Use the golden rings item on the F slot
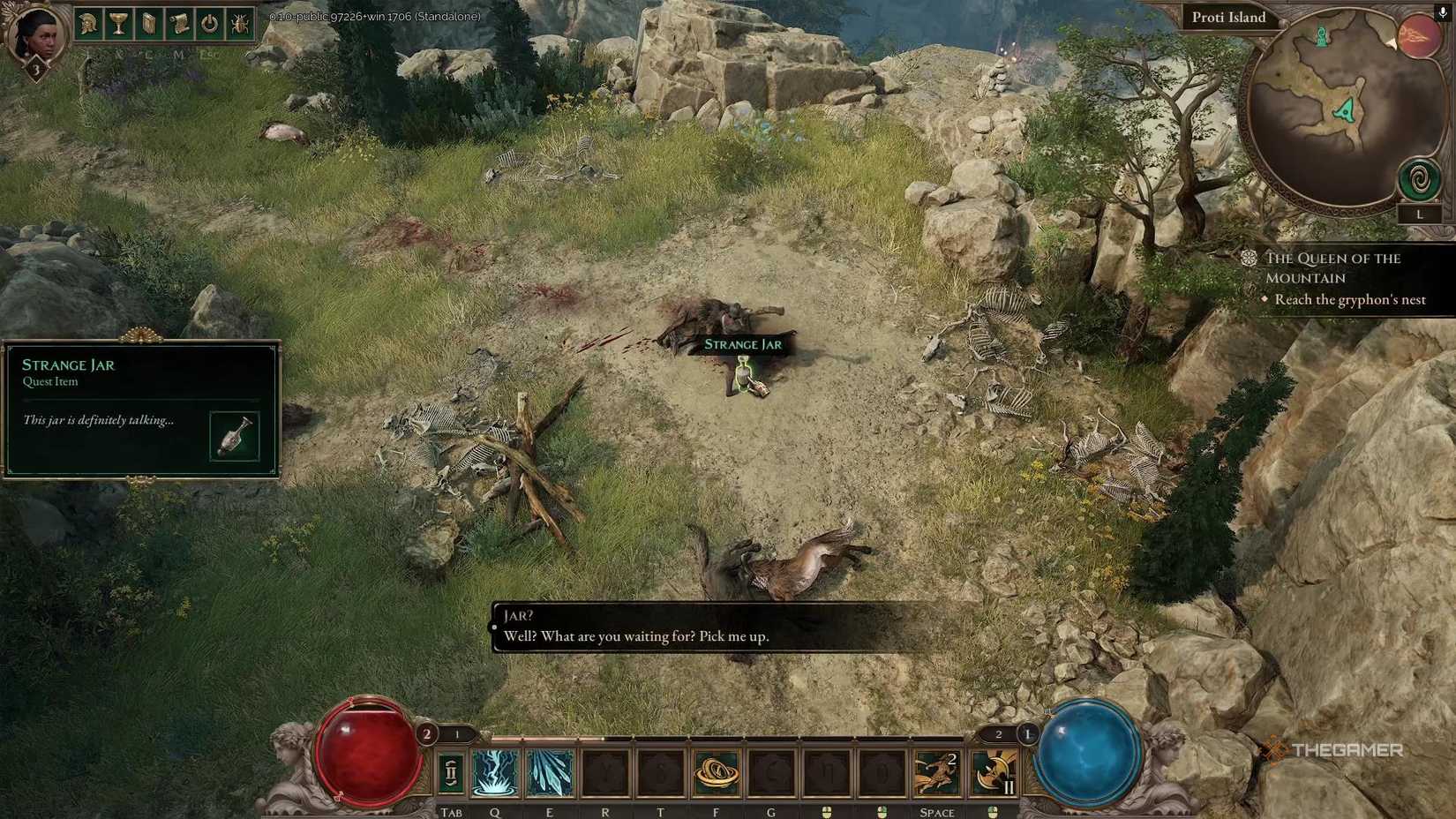Screen dimensions: 1456x819 click(x=717, y=771)
